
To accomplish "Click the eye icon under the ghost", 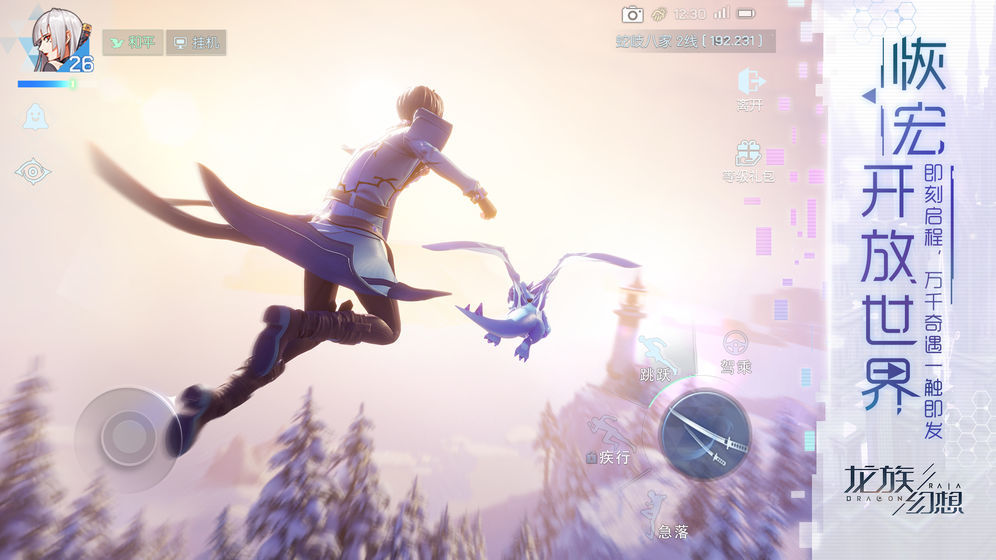I will pyautogui.click(x=33, y=172).
